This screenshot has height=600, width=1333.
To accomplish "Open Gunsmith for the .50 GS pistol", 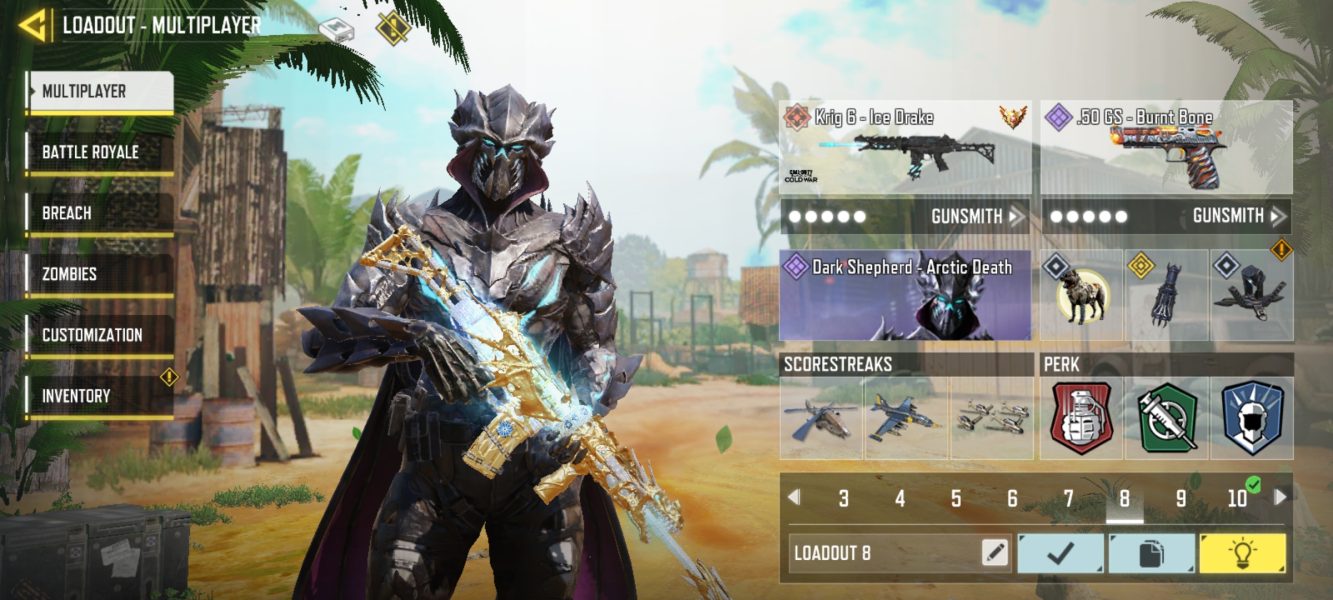I will (x=1239, y=216).
